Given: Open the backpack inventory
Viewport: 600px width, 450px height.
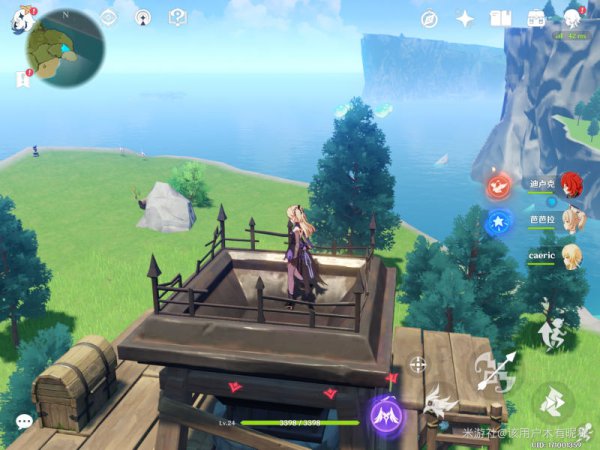Looking at the screenshot, I should point(537,18).
